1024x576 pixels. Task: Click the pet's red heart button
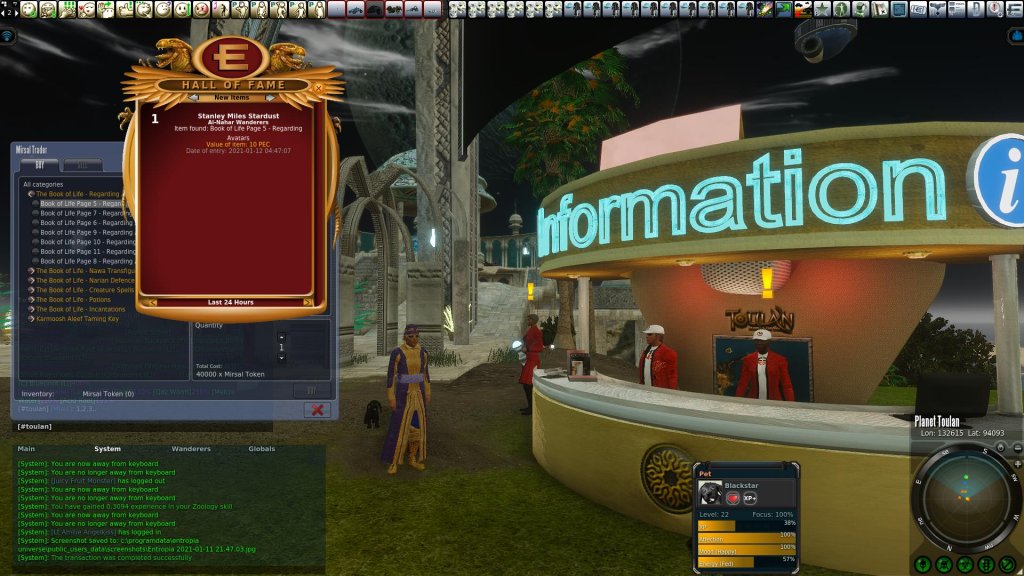pos(732,498)
